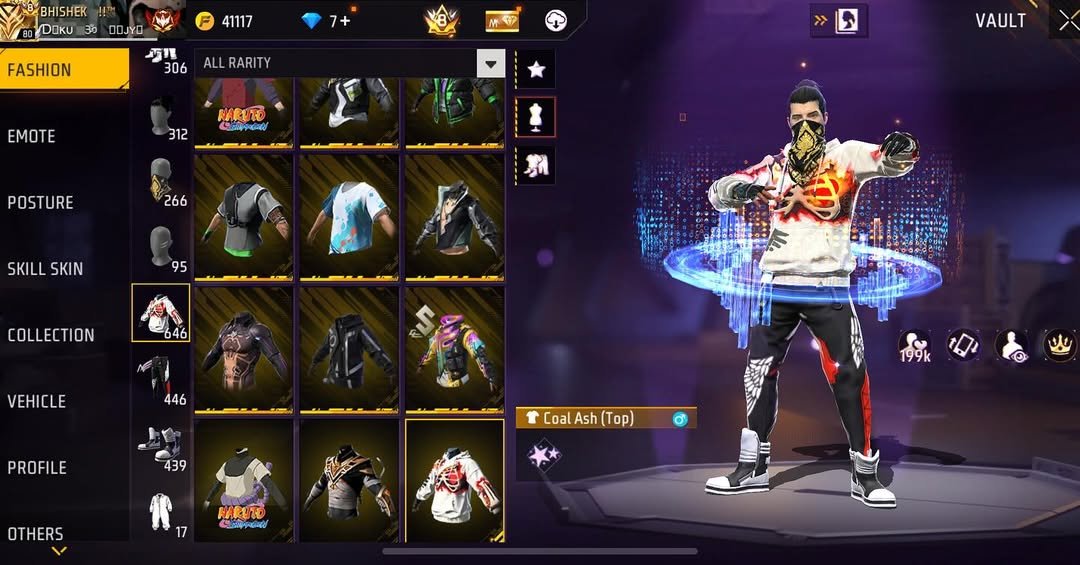Select the full-body suit subcategory showing 17
This screenshot has height=565, width=1080.
(x=160, y=513)
